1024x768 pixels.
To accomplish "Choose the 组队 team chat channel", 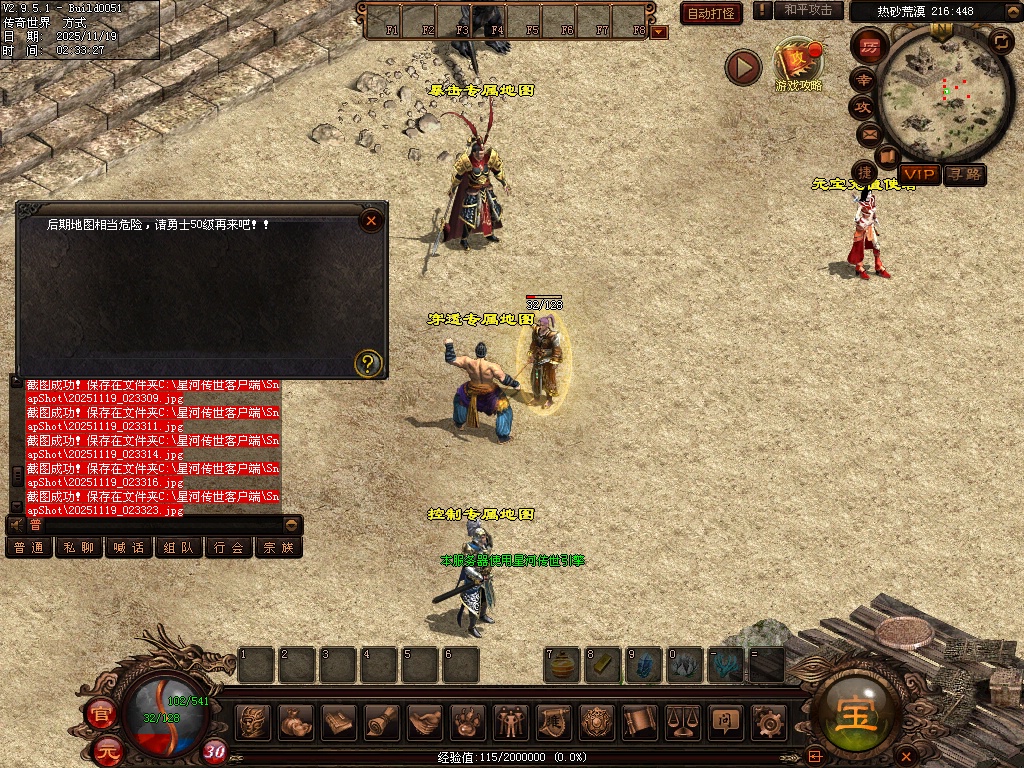I will (x=179, y=548).
